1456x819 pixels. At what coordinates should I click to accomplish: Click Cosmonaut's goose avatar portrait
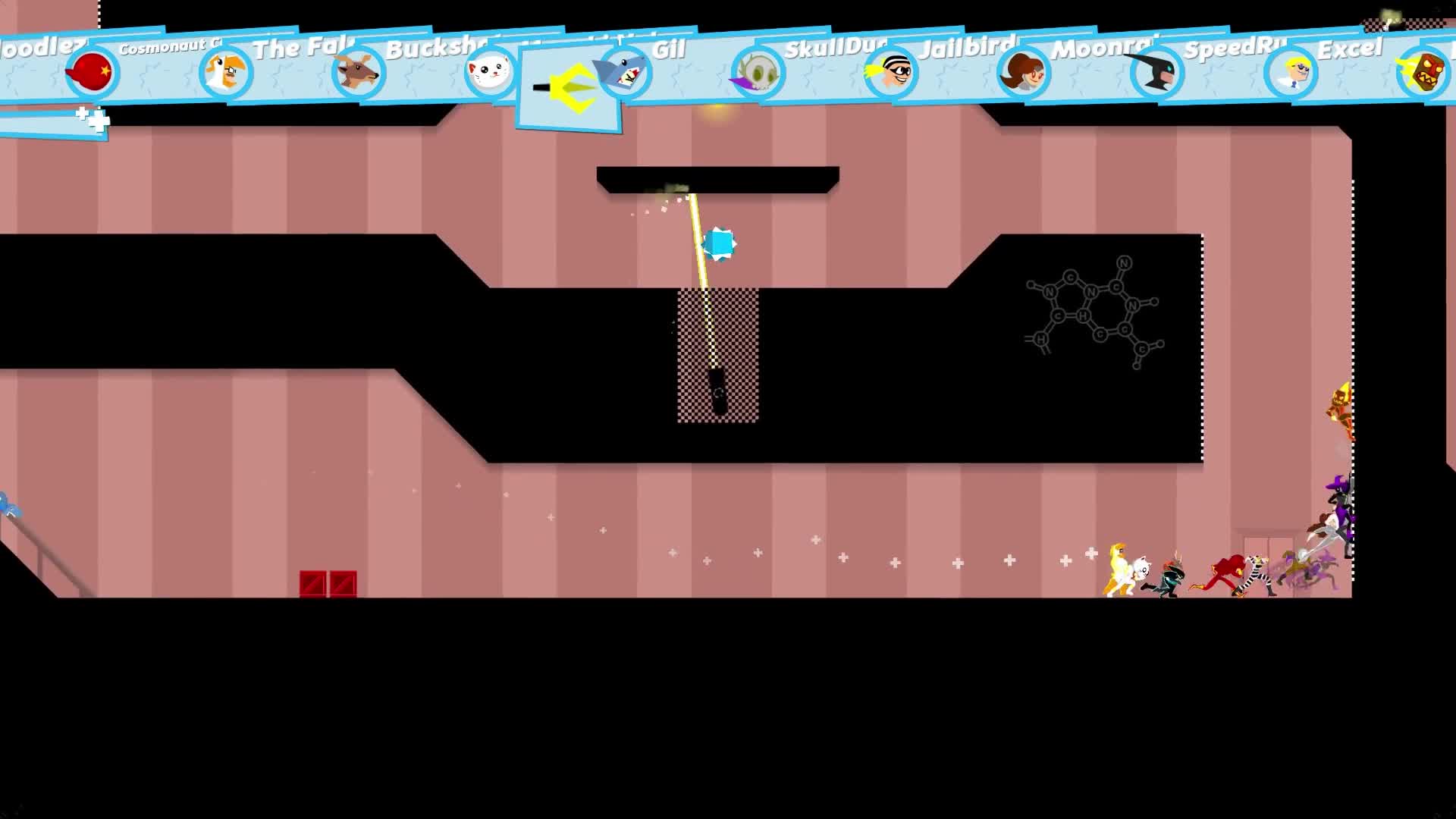tap(225, 72)
